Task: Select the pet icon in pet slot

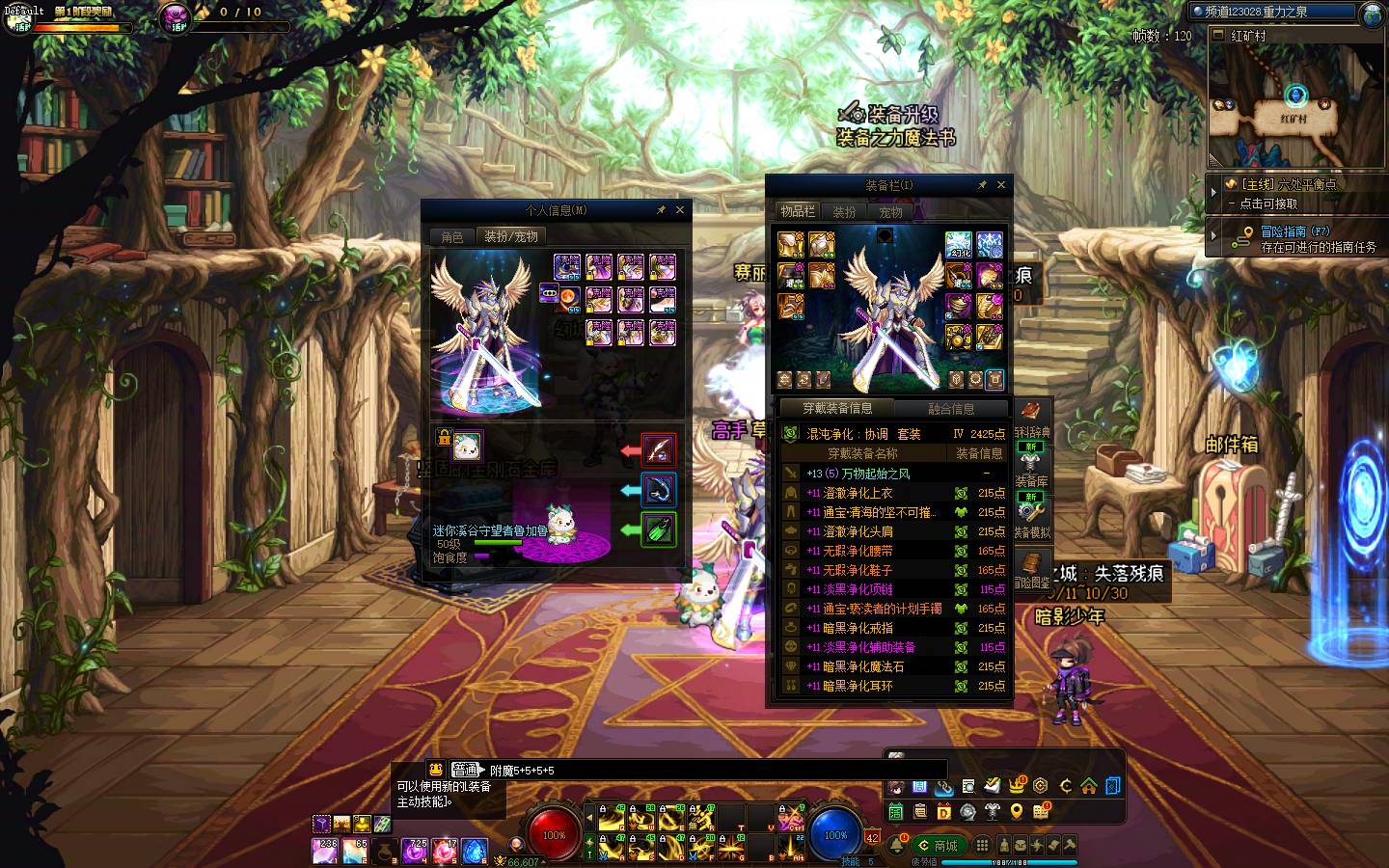Action: [468, 446]
